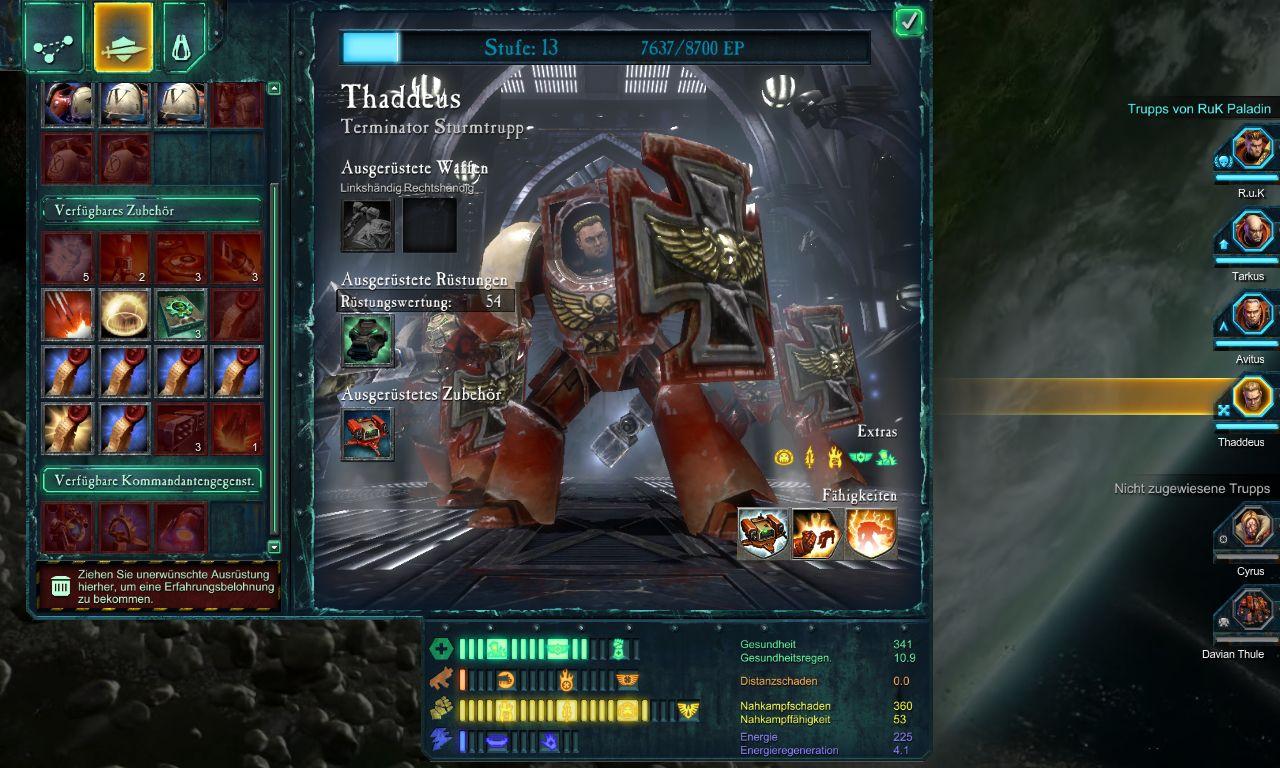Viewport: 1280px width, 768px height.
Task: Pick the green gear tome item
Action: click(182, 314)
